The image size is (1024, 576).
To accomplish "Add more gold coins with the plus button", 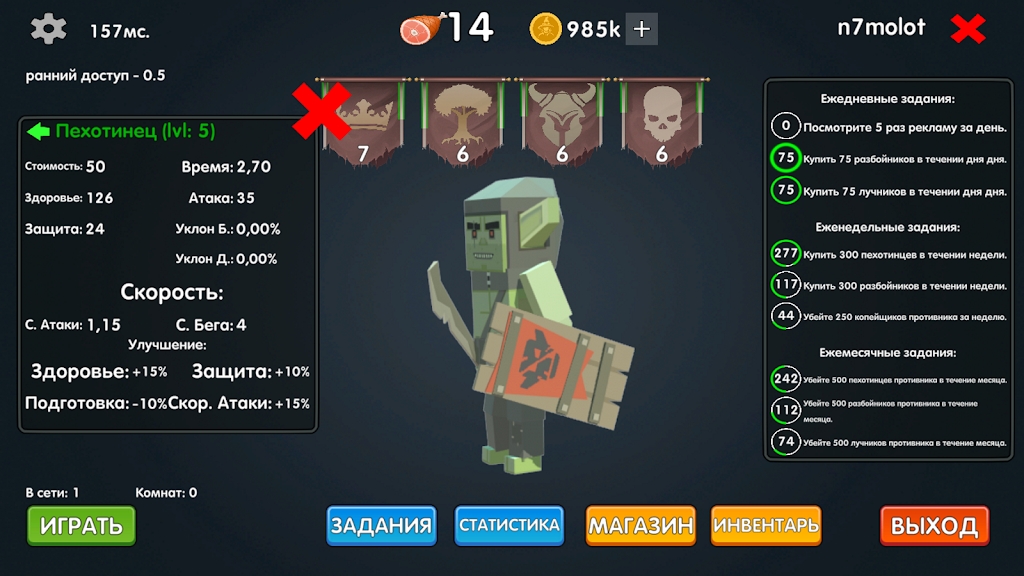I will [642, 29].
